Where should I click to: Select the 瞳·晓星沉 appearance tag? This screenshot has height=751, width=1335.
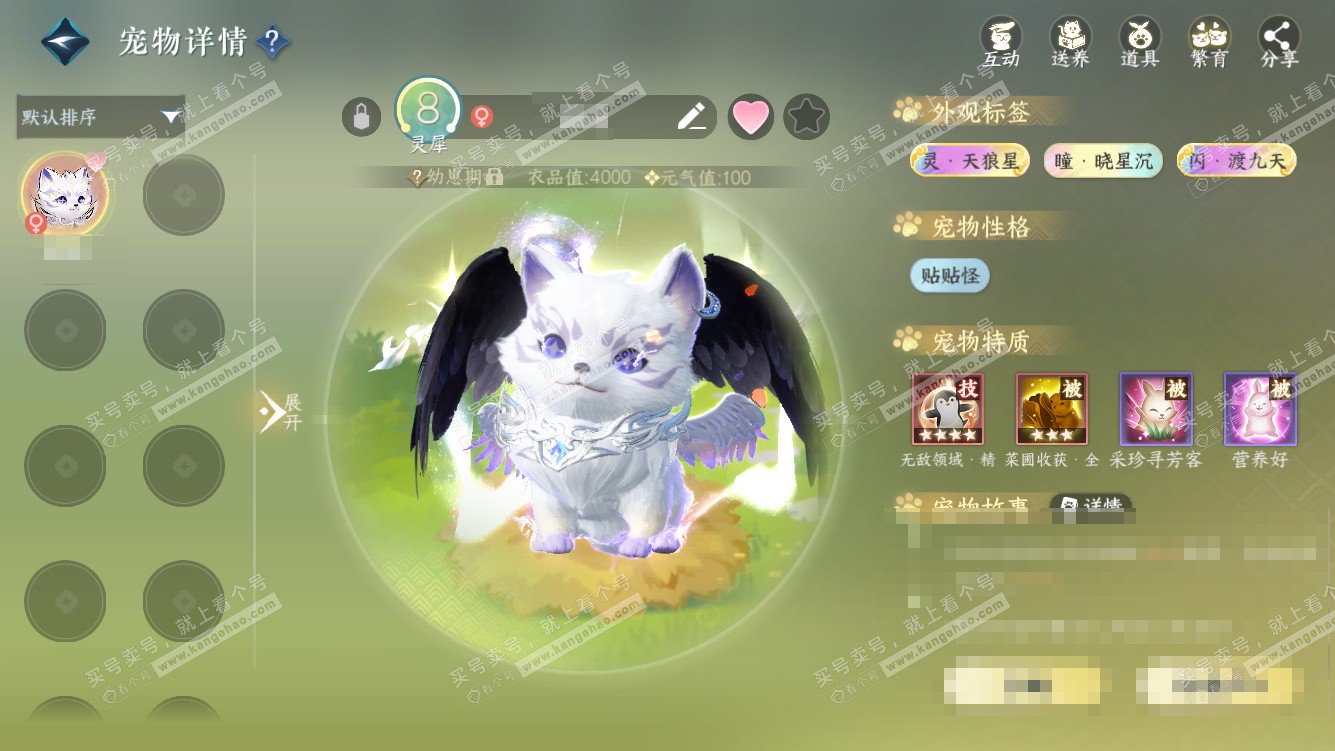1103,161
